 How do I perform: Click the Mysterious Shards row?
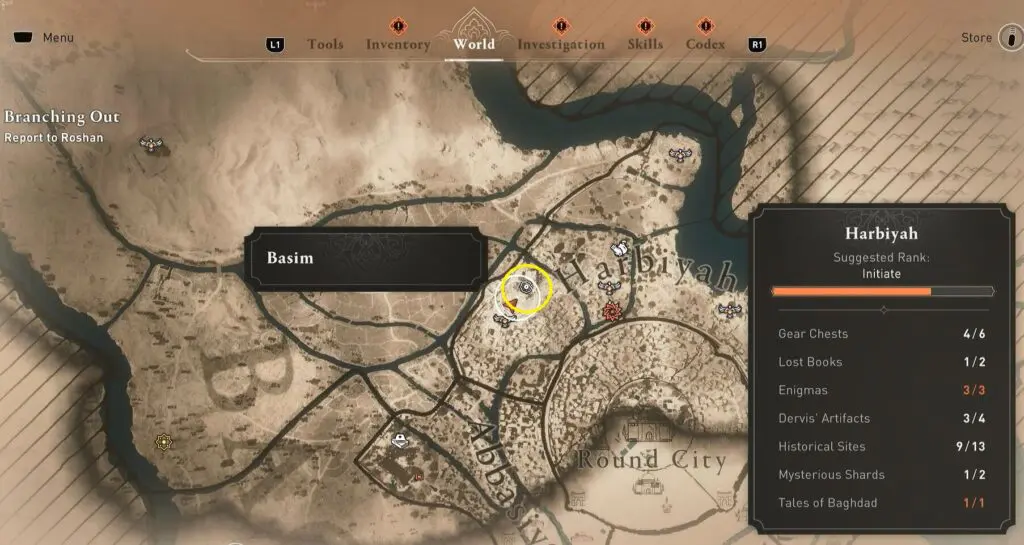coord(880,474)
